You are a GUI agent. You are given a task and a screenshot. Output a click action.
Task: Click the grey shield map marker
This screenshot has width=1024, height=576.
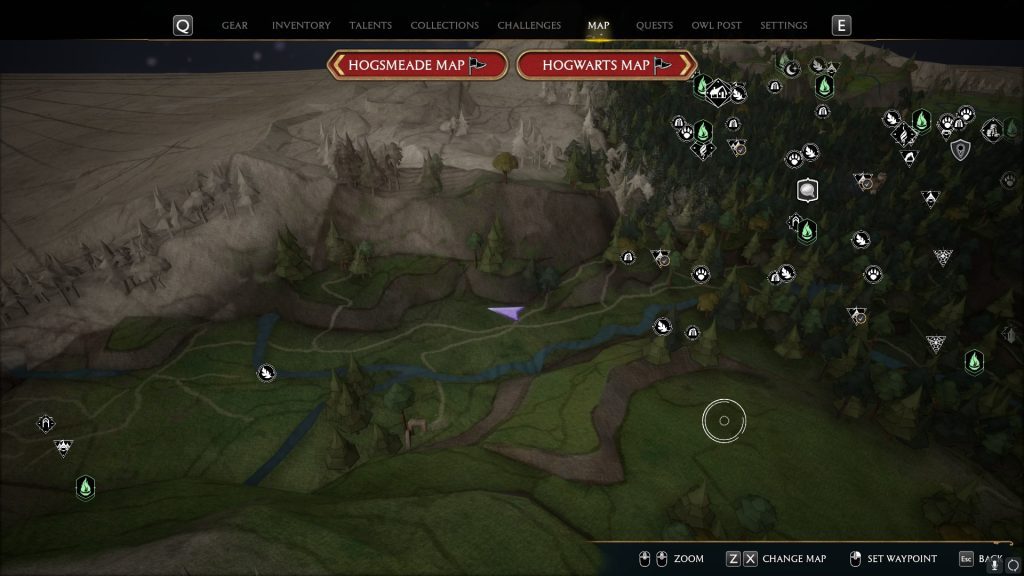tap(961, 150)
